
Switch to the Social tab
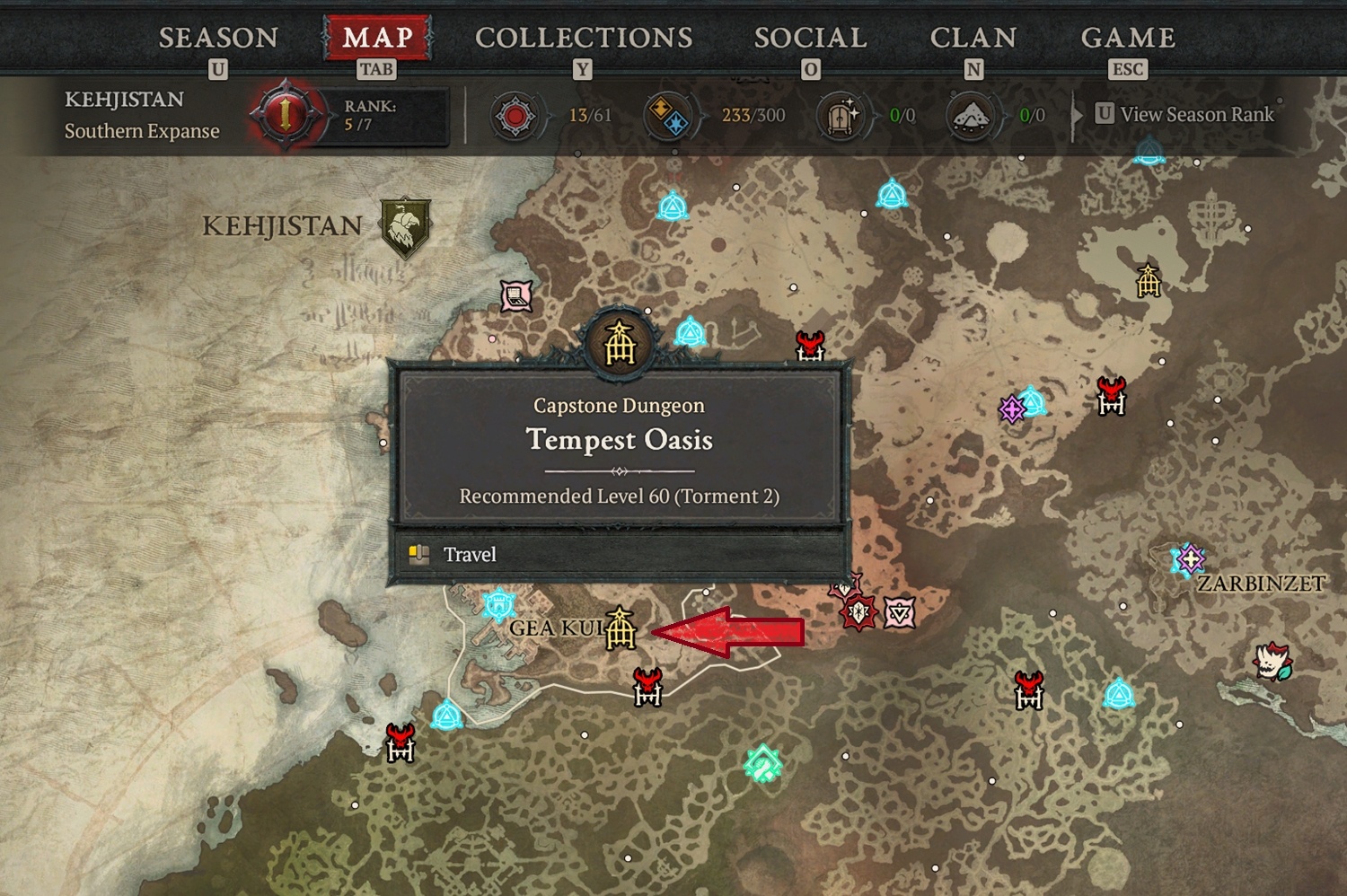810,38
